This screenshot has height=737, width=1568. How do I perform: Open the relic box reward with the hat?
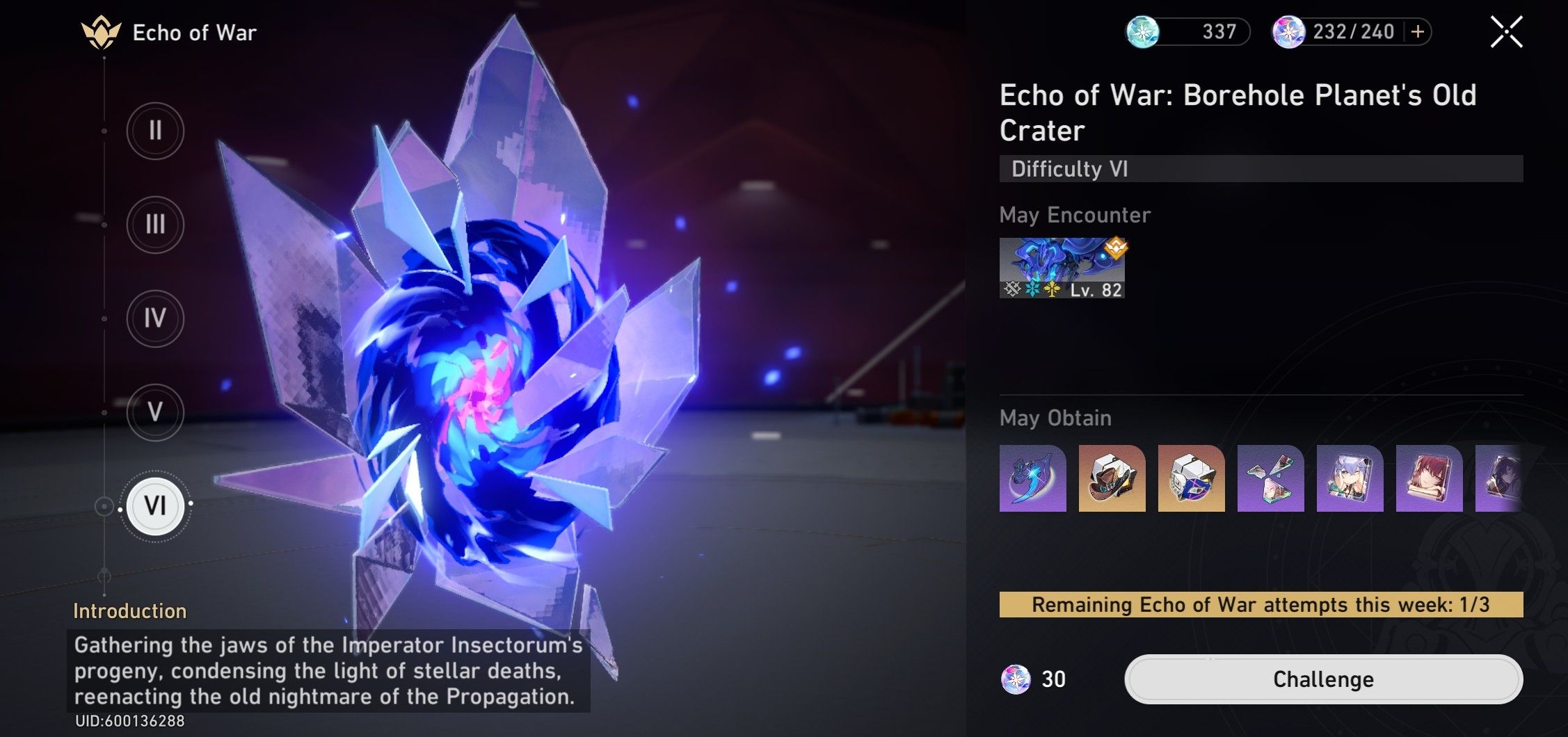pyautogui.click(x=1113, y=480)
